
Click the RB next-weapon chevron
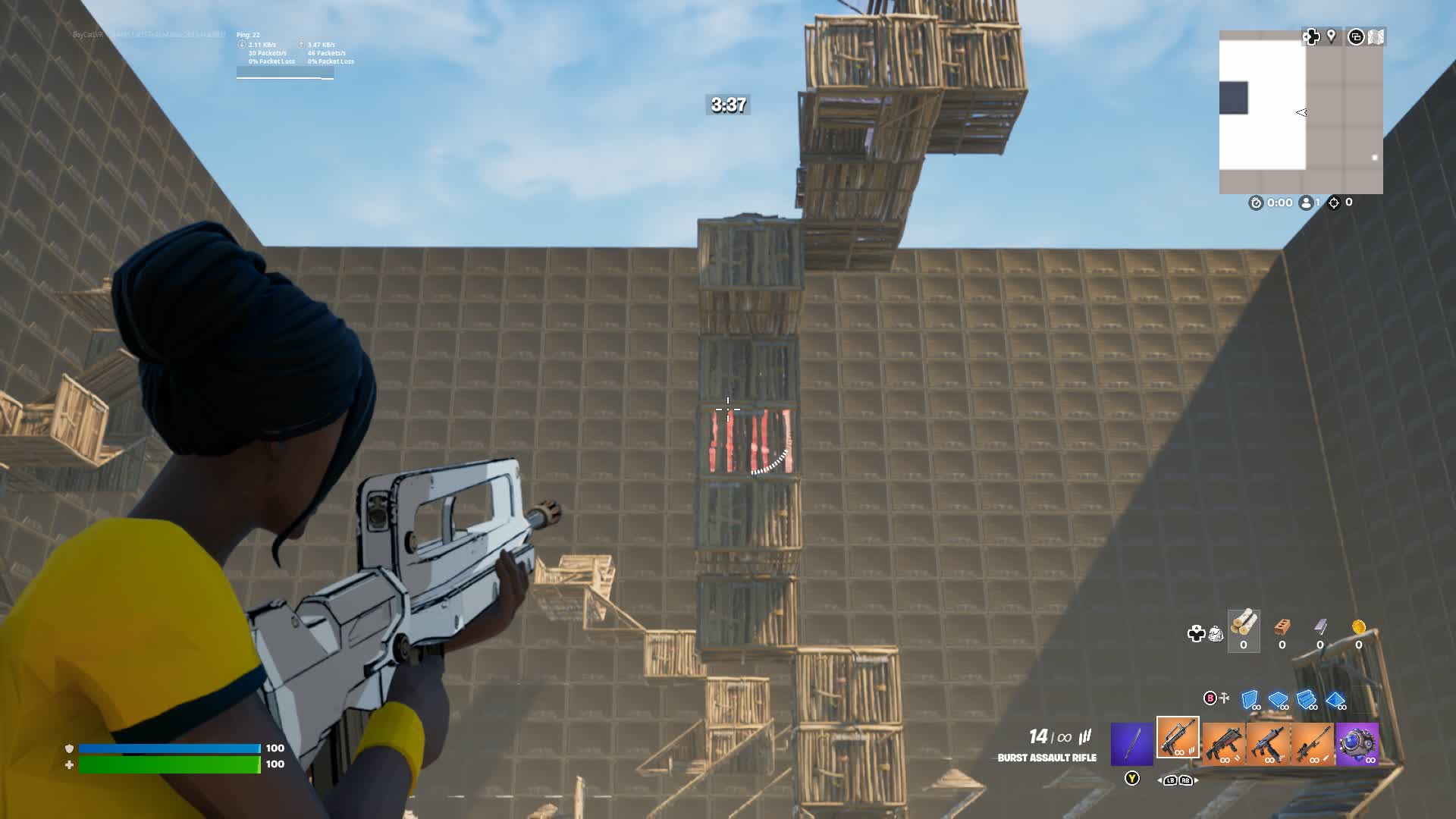pyautogui.click(x=1185, y=780)
